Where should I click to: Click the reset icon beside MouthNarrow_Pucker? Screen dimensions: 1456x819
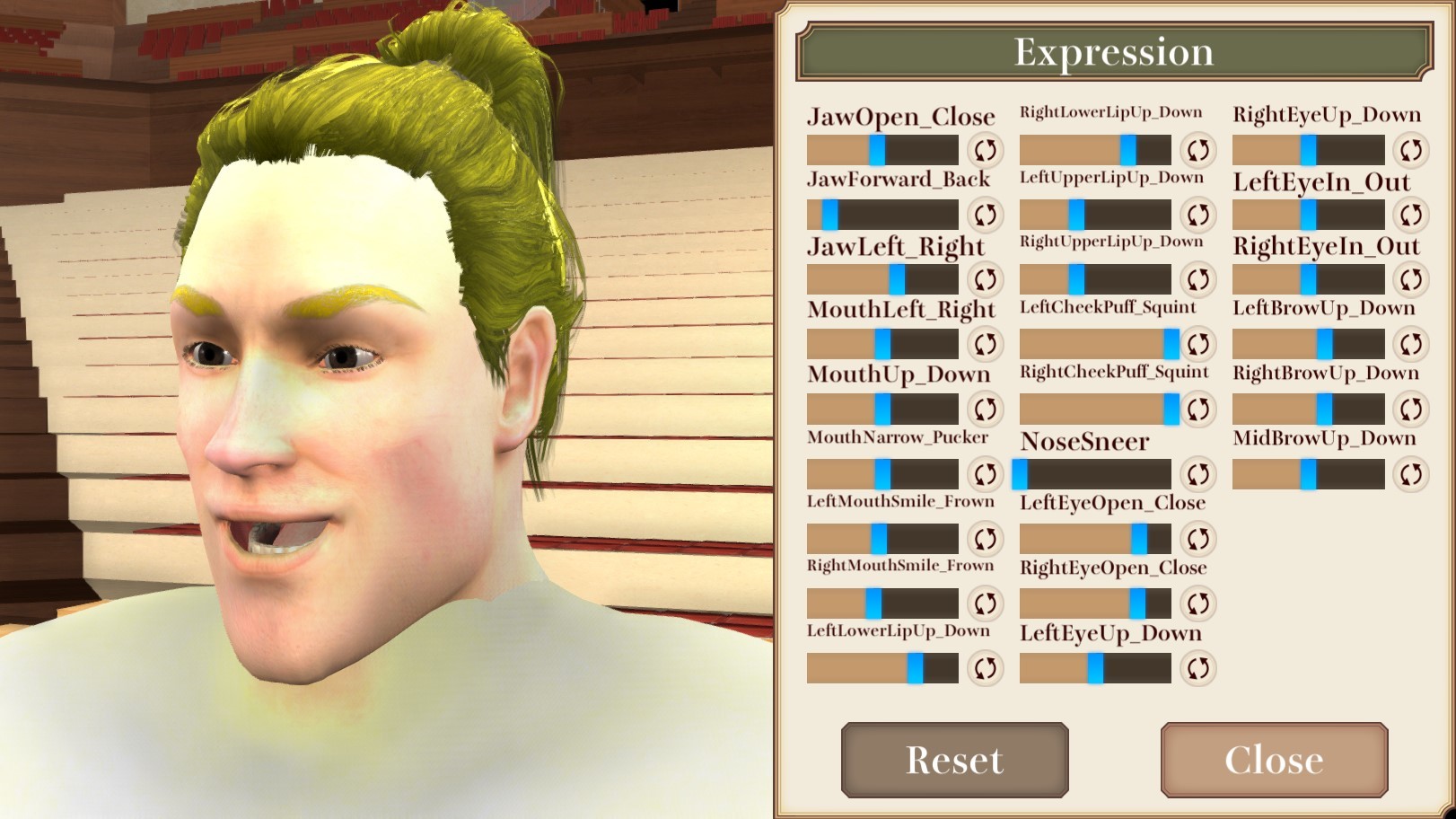[984, 473]
